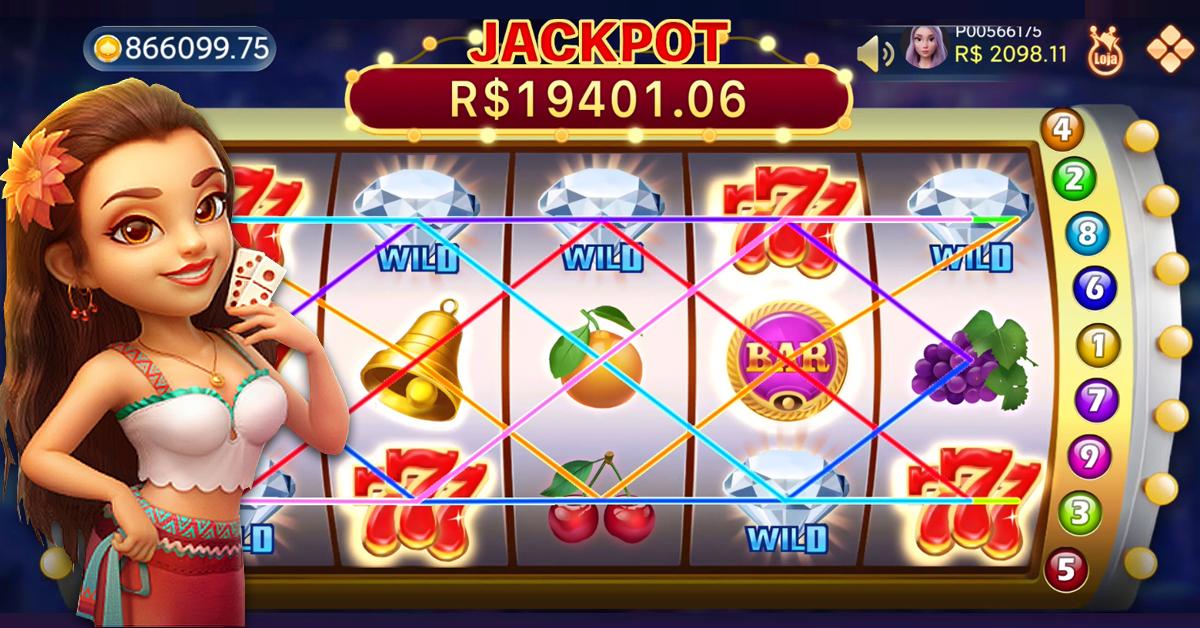
Task: Open the Loja shop
Action: click(1104, 48)
